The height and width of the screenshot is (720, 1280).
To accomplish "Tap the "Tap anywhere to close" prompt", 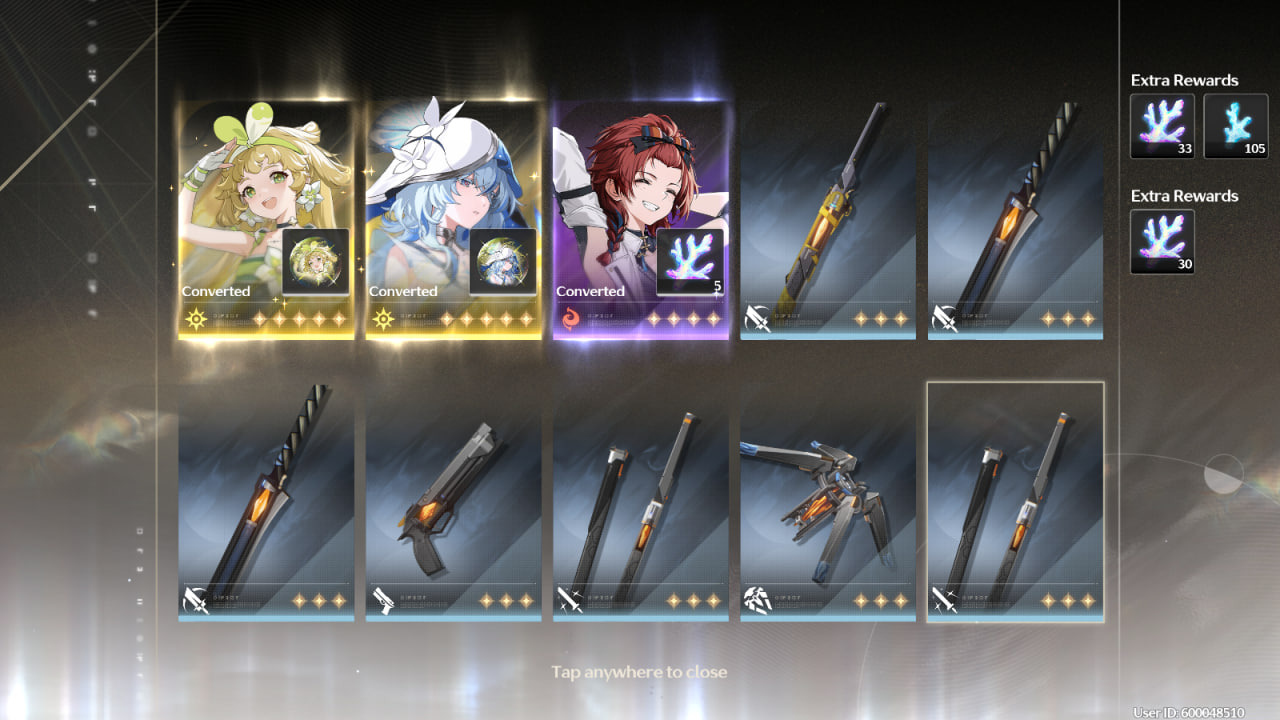I will [x=639, y=672].
